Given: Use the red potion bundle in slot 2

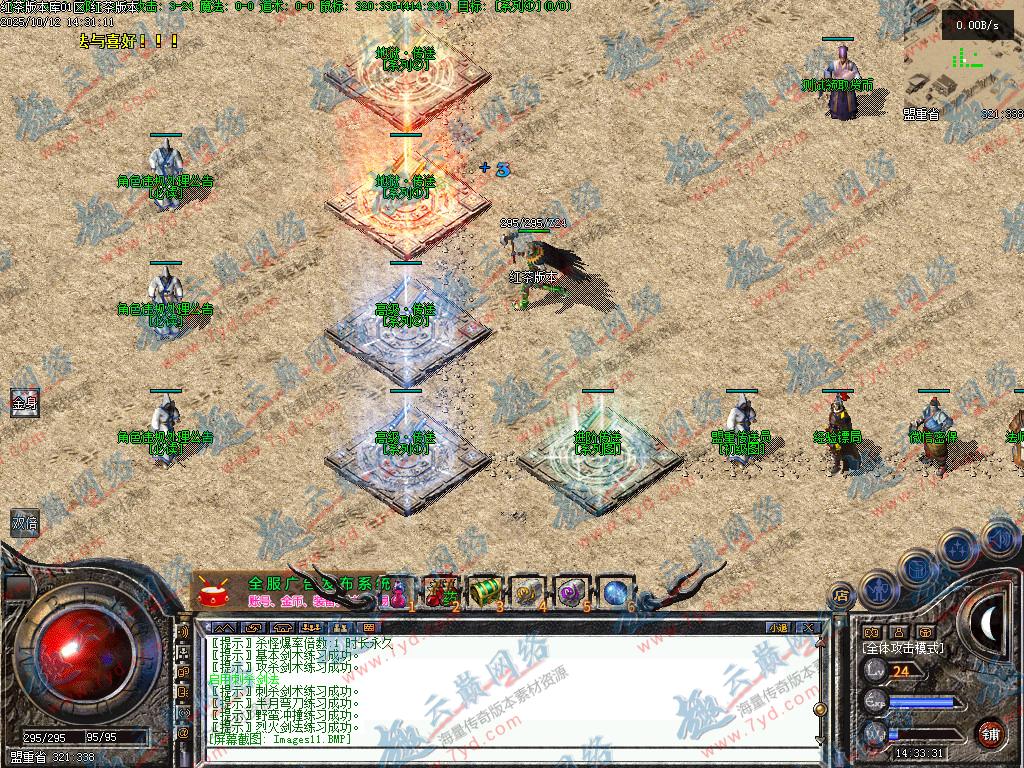Looking at the screenshot, I should coord(438,591).
